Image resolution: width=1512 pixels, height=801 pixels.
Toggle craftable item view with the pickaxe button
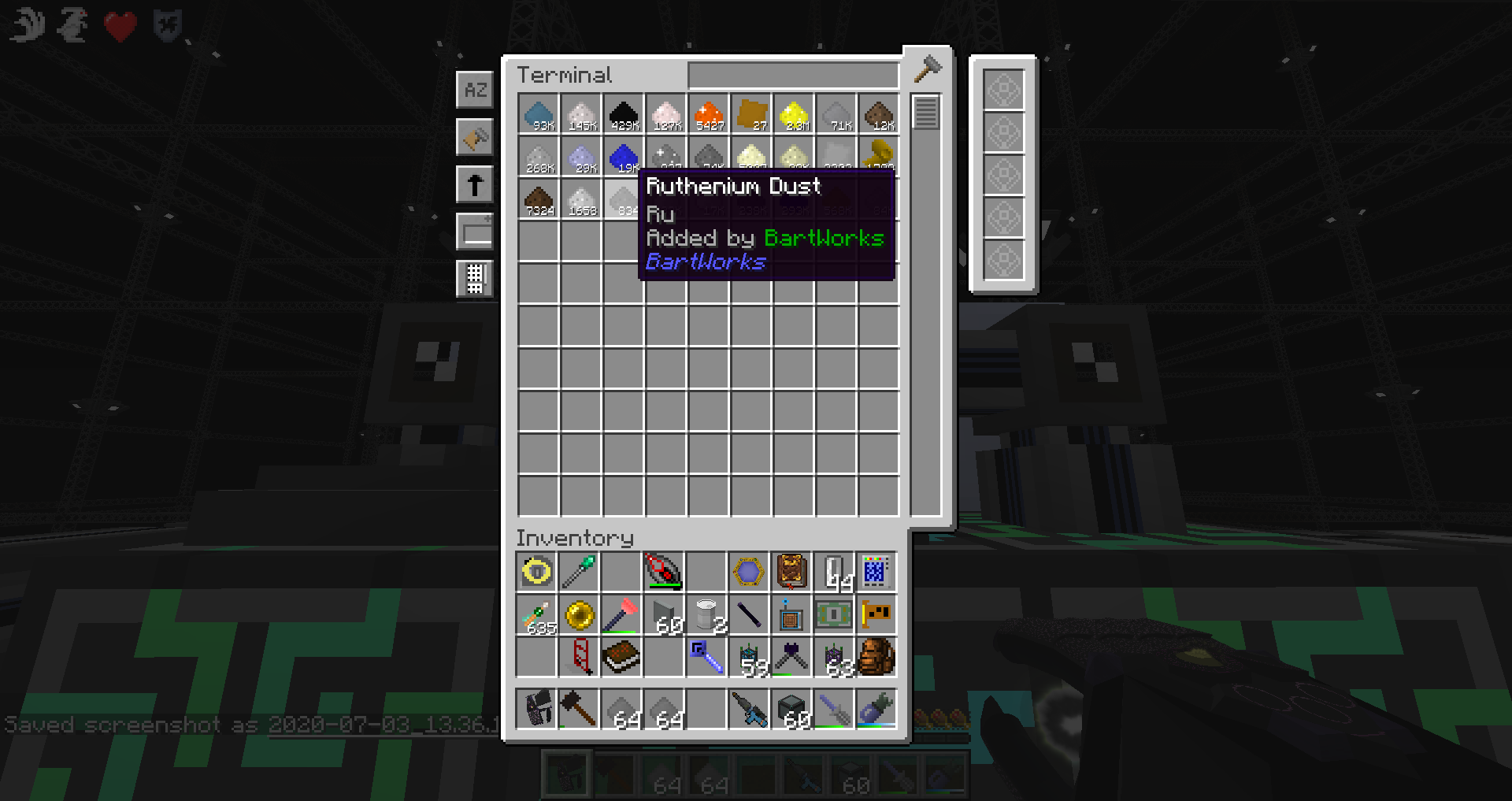coord(475,136)
